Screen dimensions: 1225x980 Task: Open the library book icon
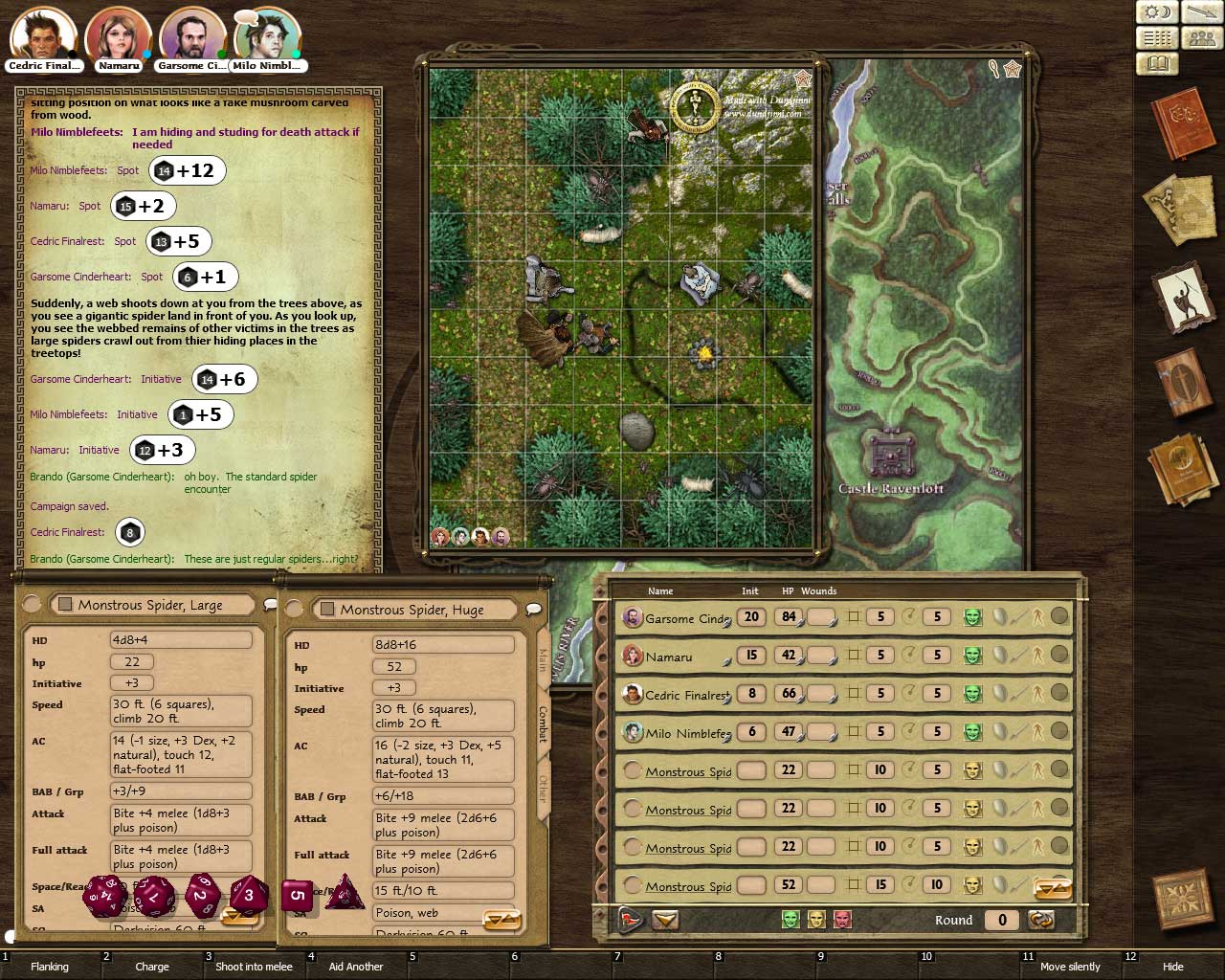1157,63
